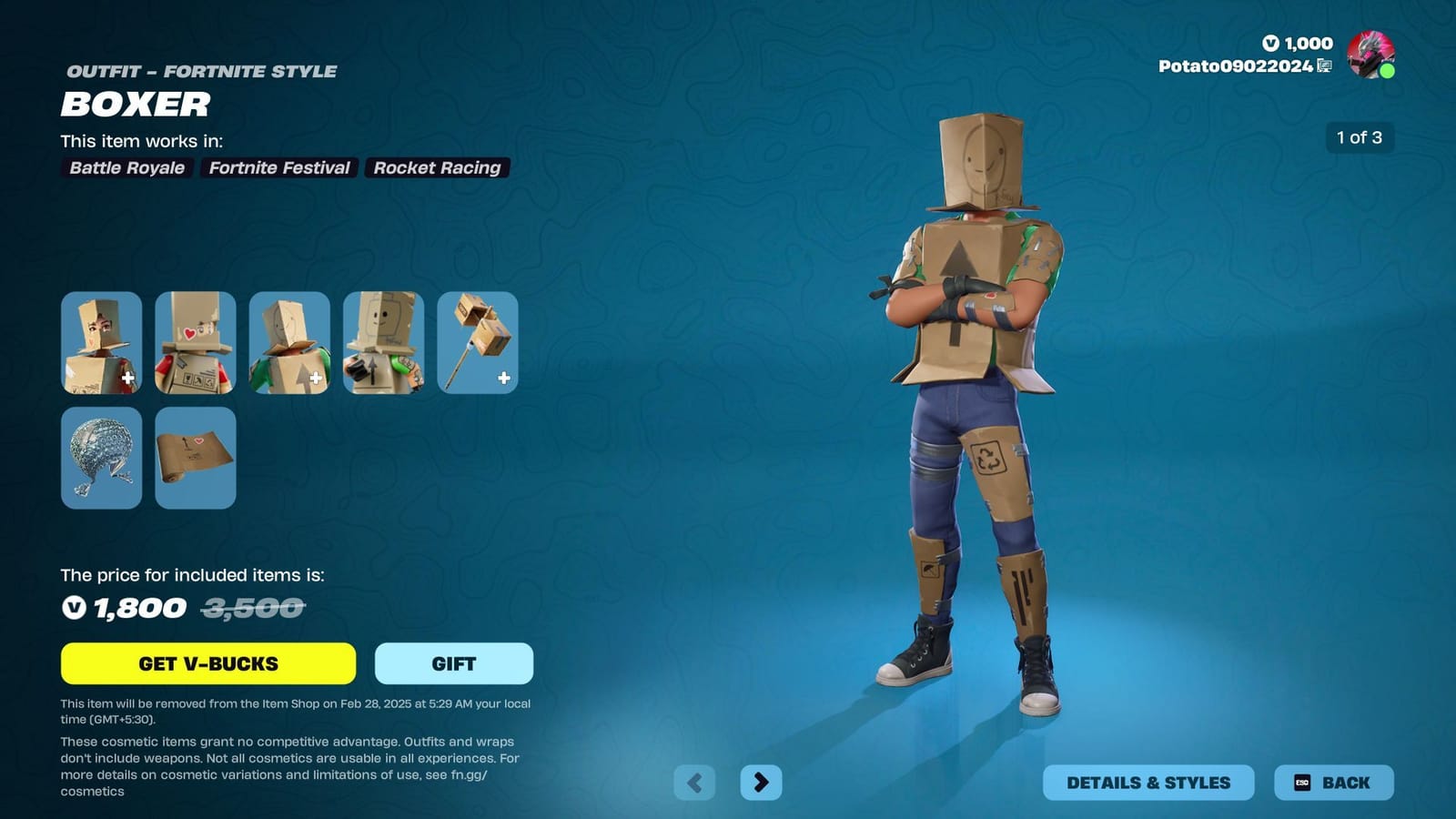Click the V-Bucks currency icon

pyautogui.click(x=1270, y=43)
